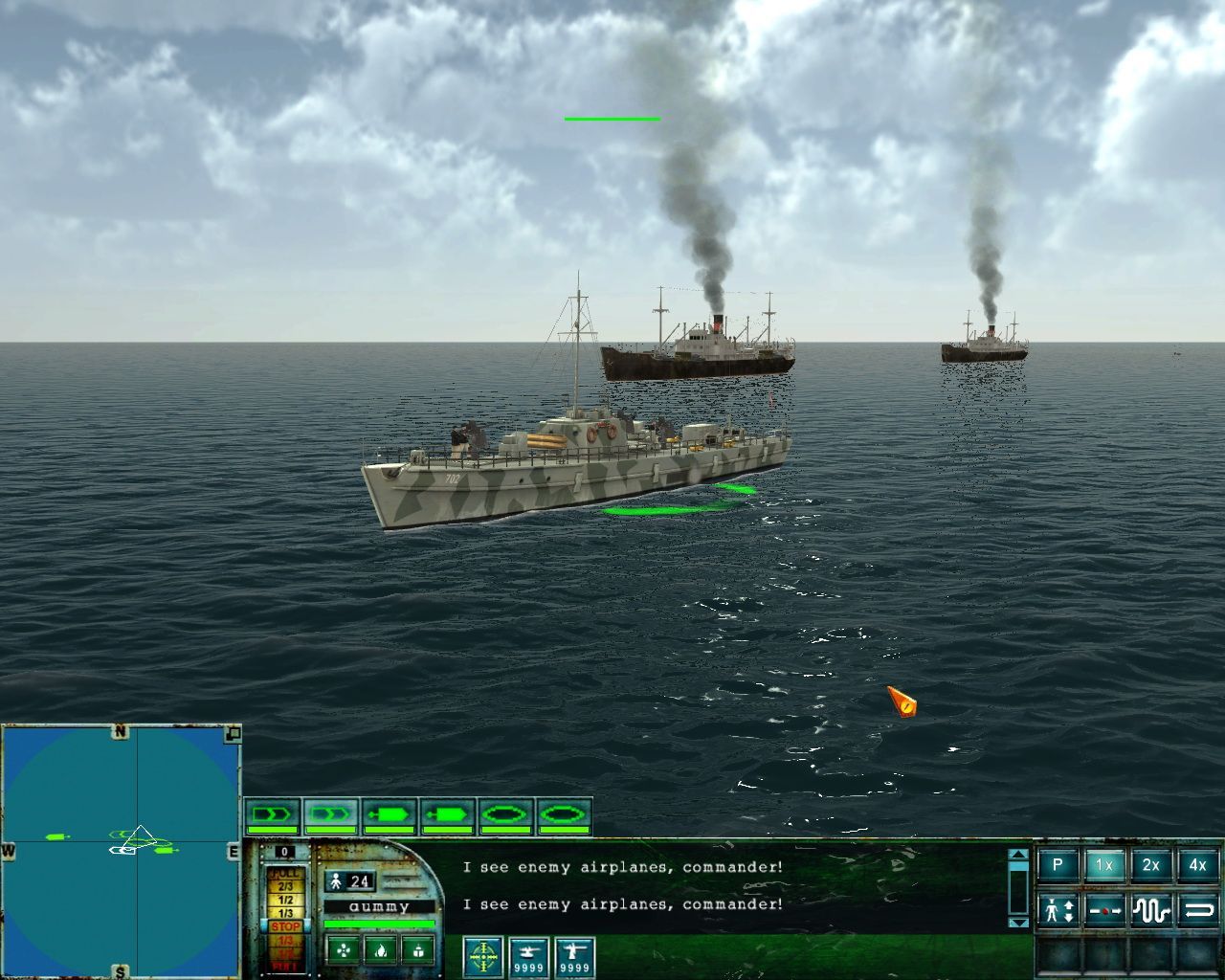This screenshot has width=1225, height=980.
Task: Activate the grenade-shaped damage control icon
Action: (418, 950)
